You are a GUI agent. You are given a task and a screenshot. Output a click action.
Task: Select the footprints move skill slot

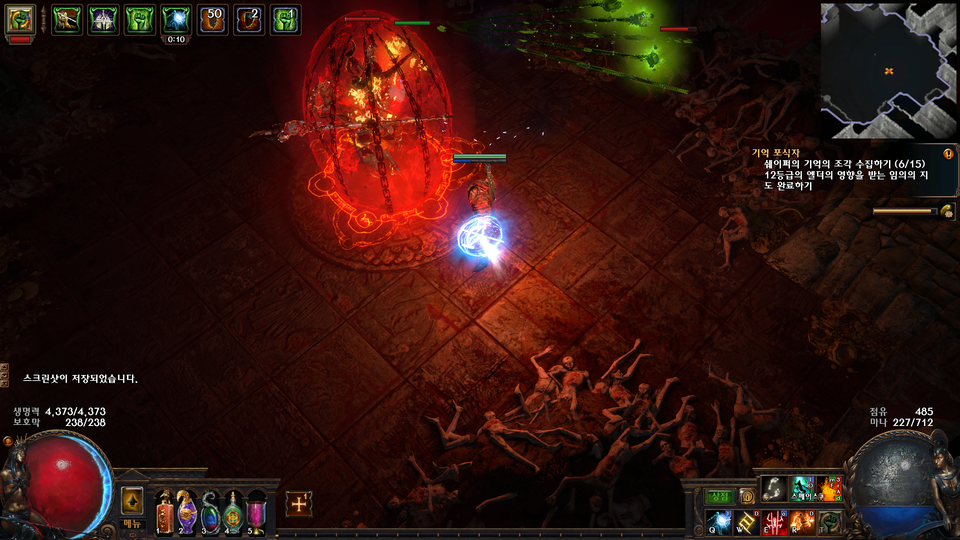pos(775,488)
